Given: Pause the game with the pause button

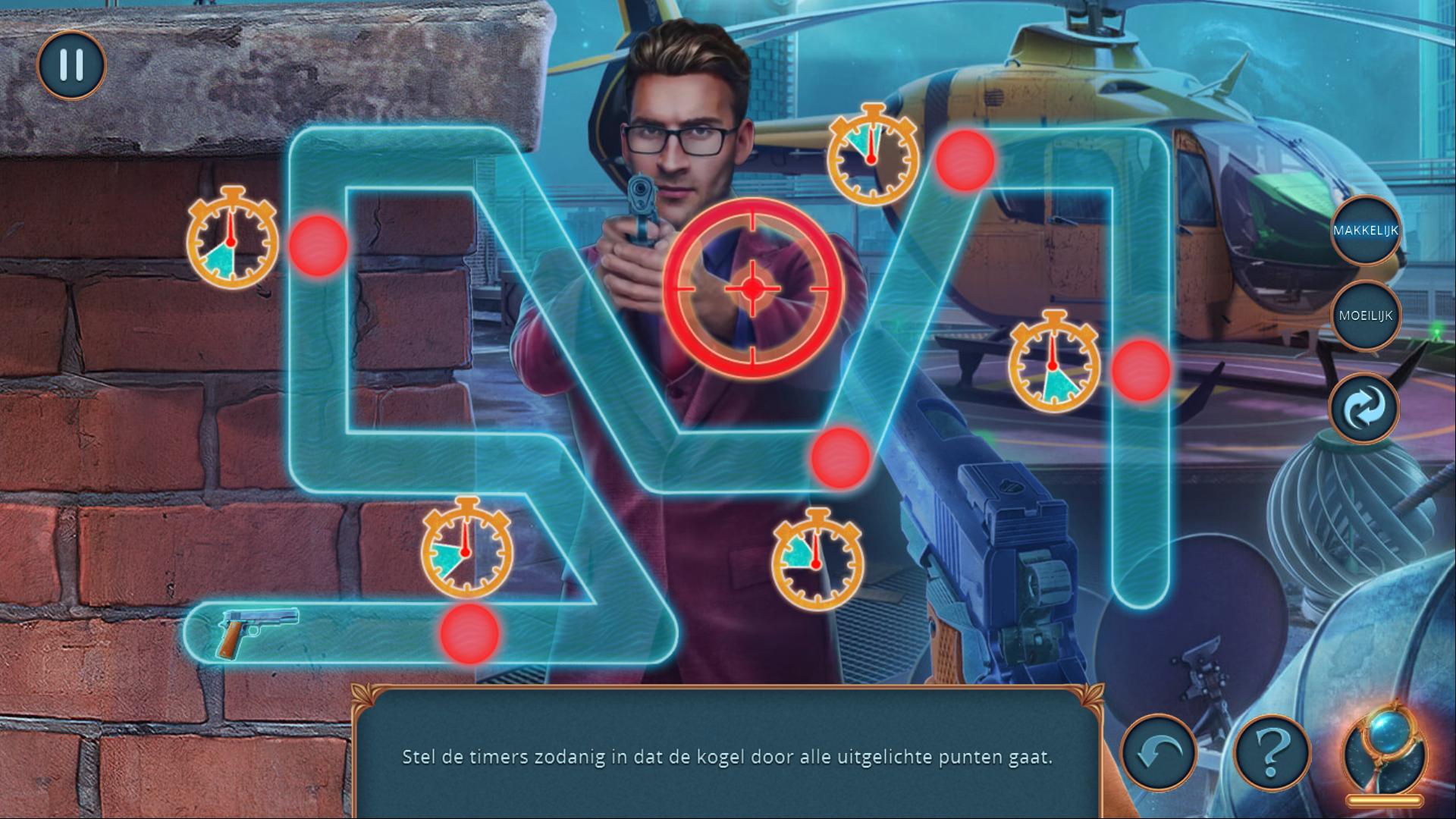Looking at the screenshot, I should 71,65.
